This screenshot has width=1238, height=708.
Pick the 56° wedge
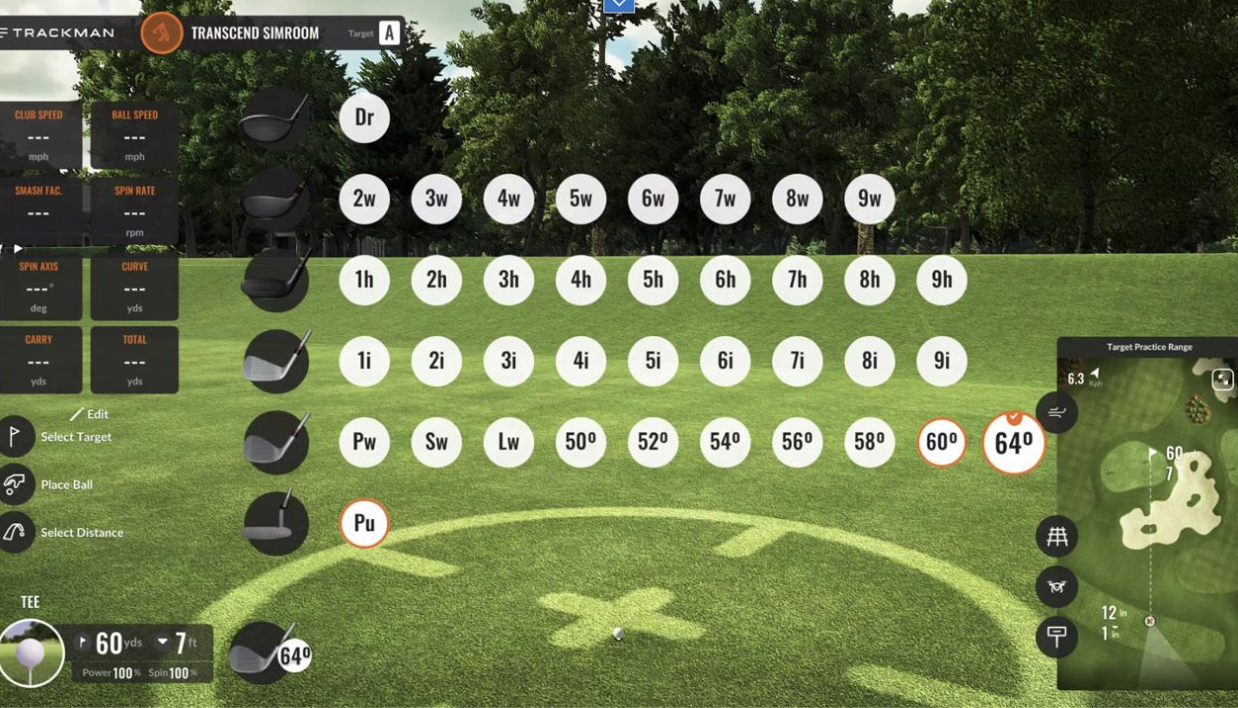pyautogui.click(x=797, y=442)
